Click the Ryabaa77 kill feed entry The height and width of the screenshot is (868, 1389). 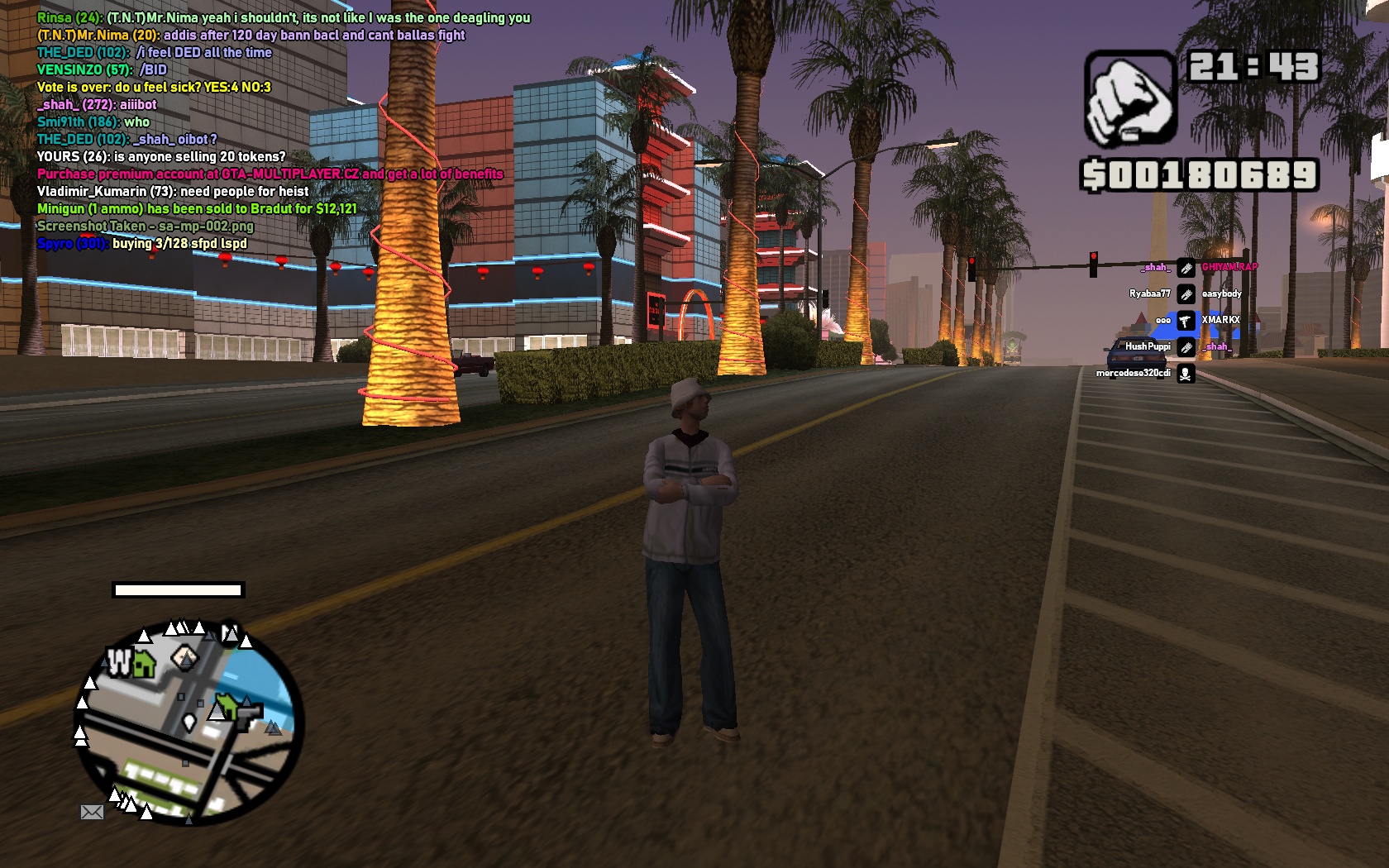tap(1150, 293)
